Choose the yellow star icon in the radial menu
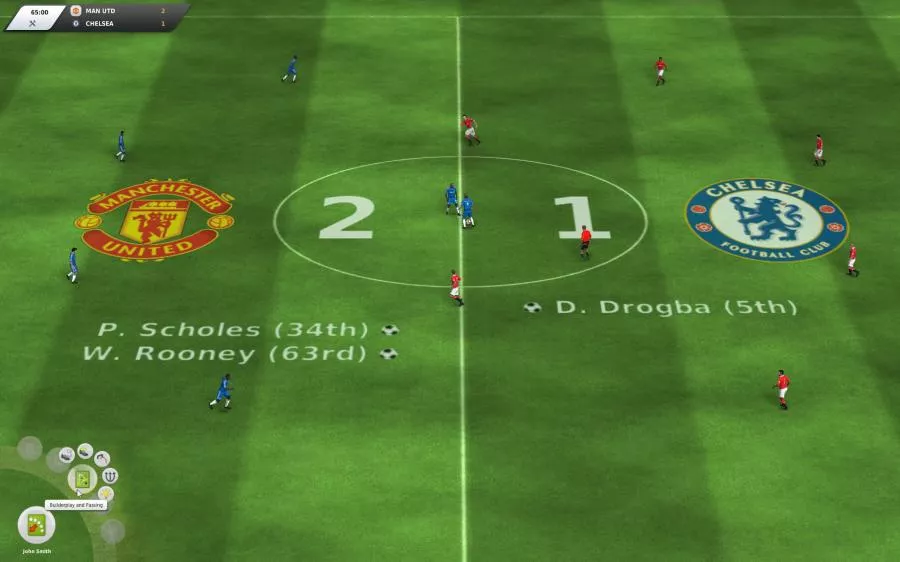The width and height of the screenshot is (900, 562). tap(106, 493)
